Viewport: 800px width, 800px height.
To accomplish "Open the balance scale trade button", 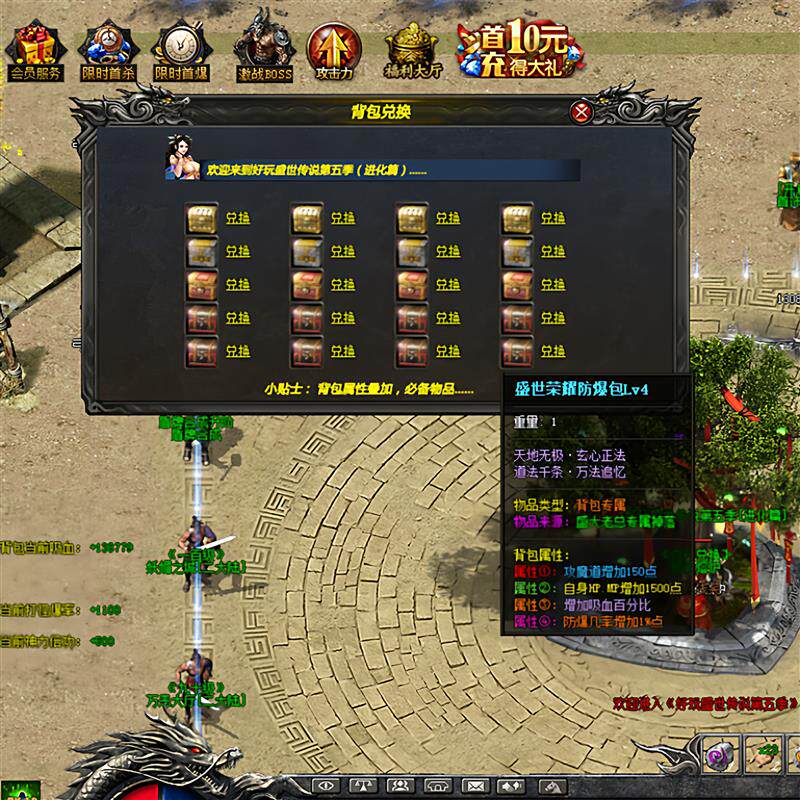I will [x=362, y=784].
